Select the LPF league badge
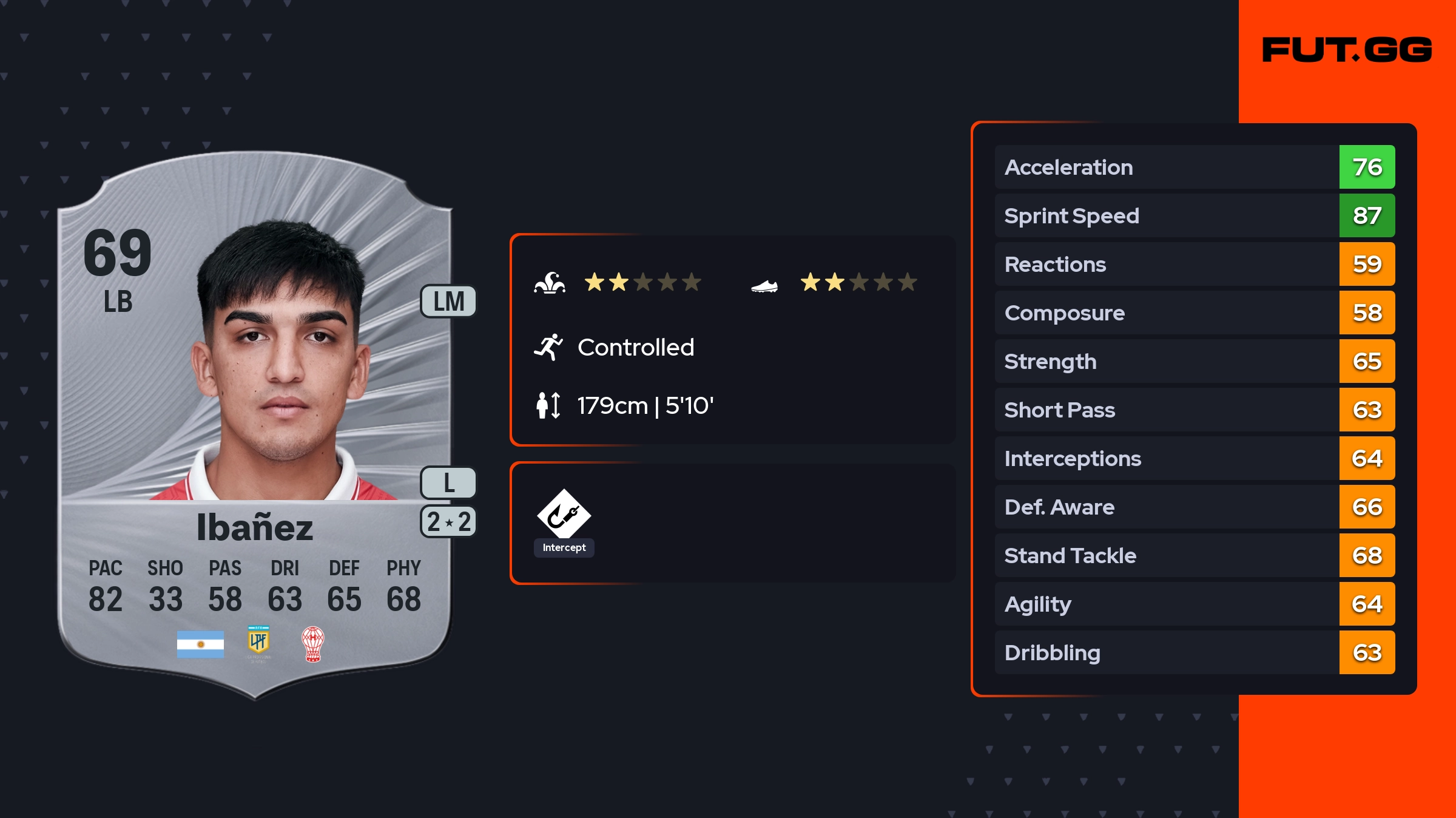This screenshot has height=818, width=1456. (258, 643)
